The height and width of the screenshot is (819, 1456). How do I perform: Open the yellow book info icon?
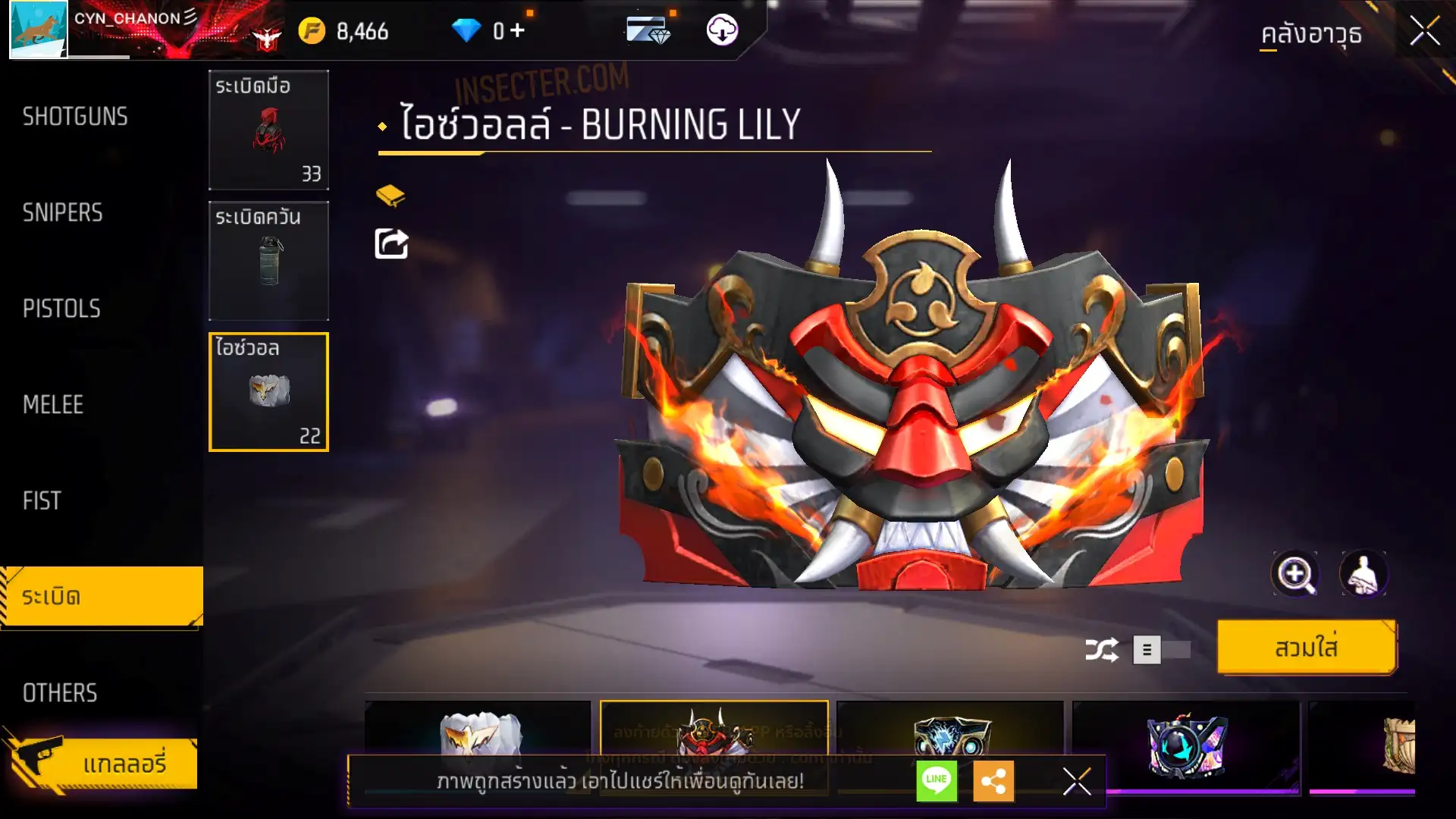(391, 196)
